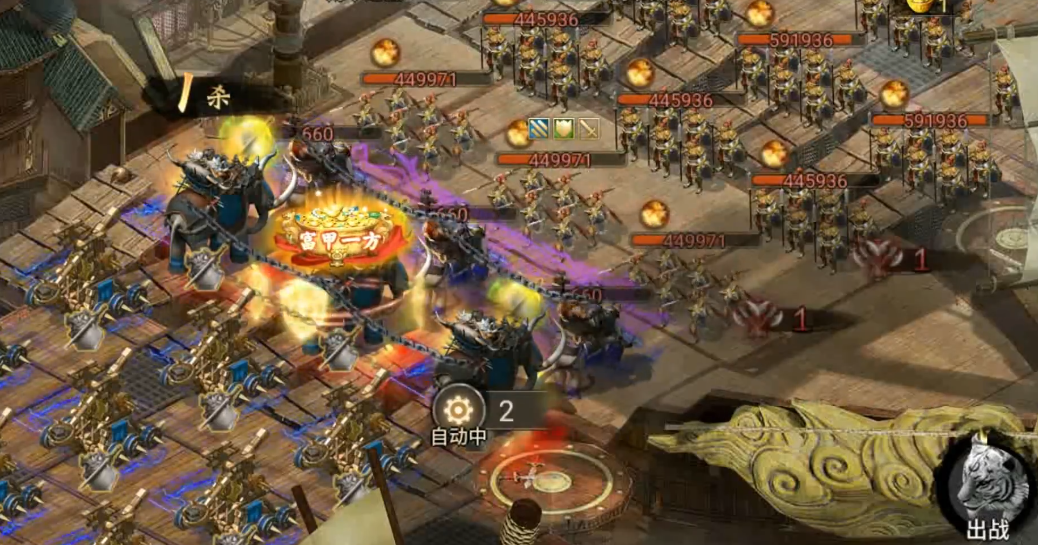Toggle the 自动中 auto-battle gear button
This screenshot has height=545, width=1038.
click(458, 410)
